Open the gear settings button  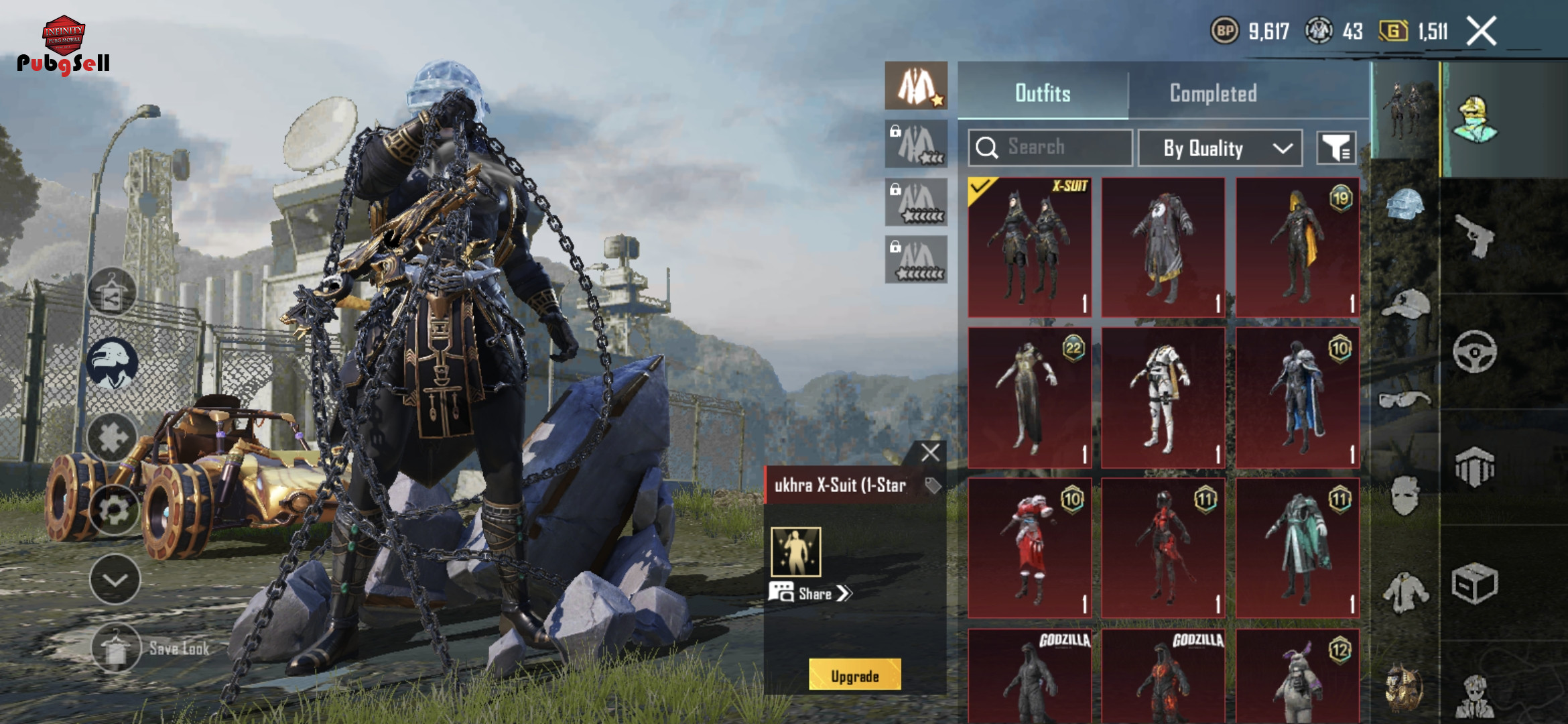[x=114, y=511]
